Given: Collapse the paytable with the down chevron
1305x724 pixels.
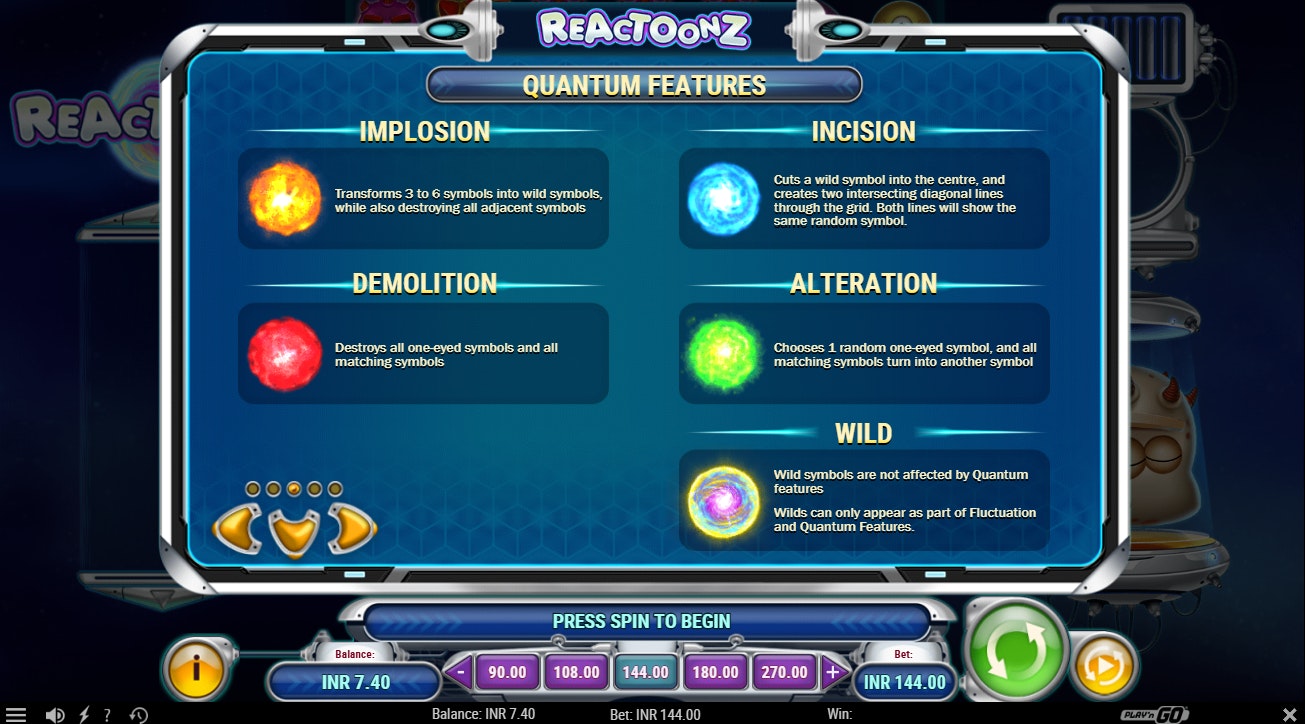Looking at the screenshot, I should 293,531.
